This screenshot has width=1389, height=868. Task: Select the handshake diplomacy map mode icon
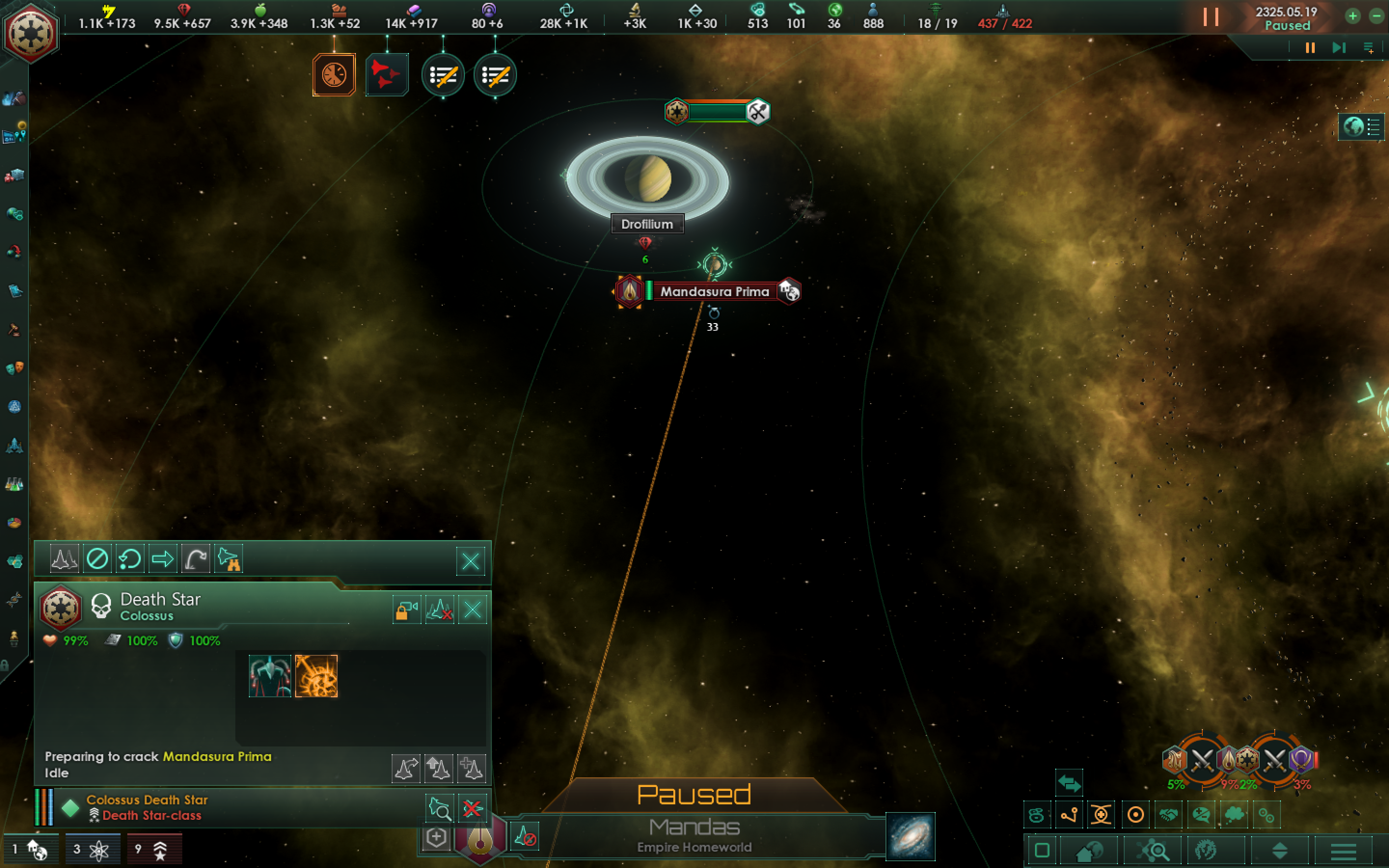click(x=1170, y=814)
